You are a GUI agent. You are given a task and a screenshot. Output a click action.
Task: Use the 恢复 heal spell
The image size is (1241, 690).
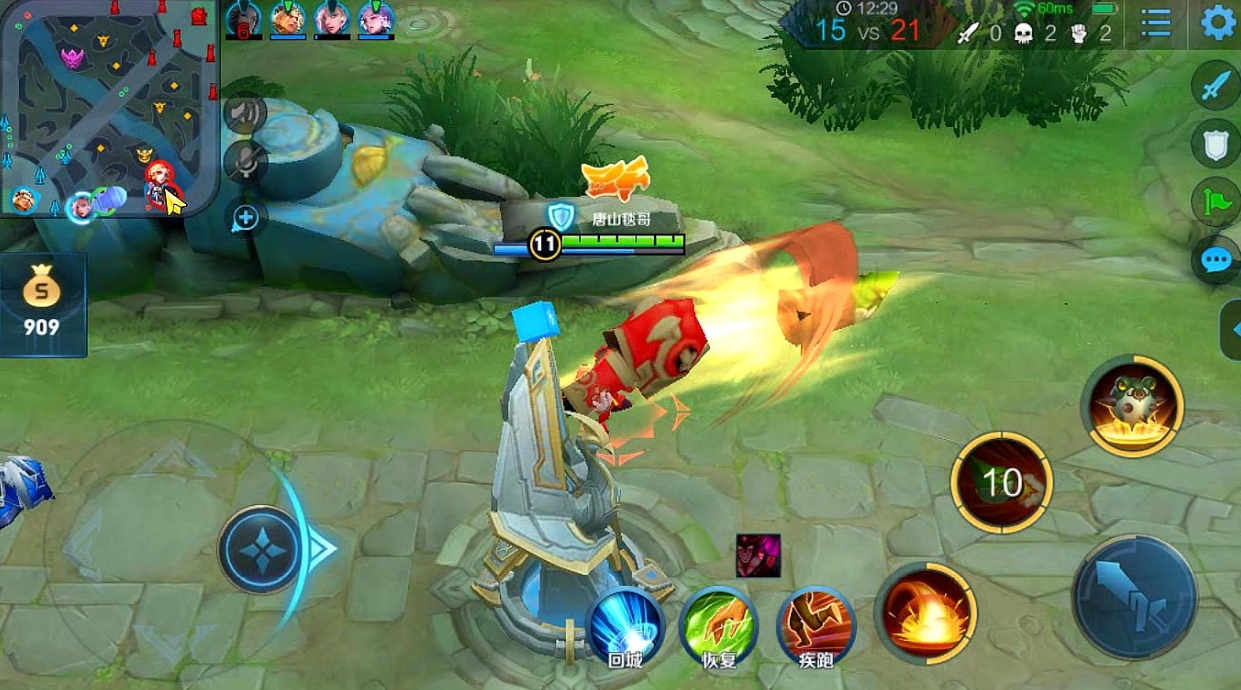[x=717, y=626]
